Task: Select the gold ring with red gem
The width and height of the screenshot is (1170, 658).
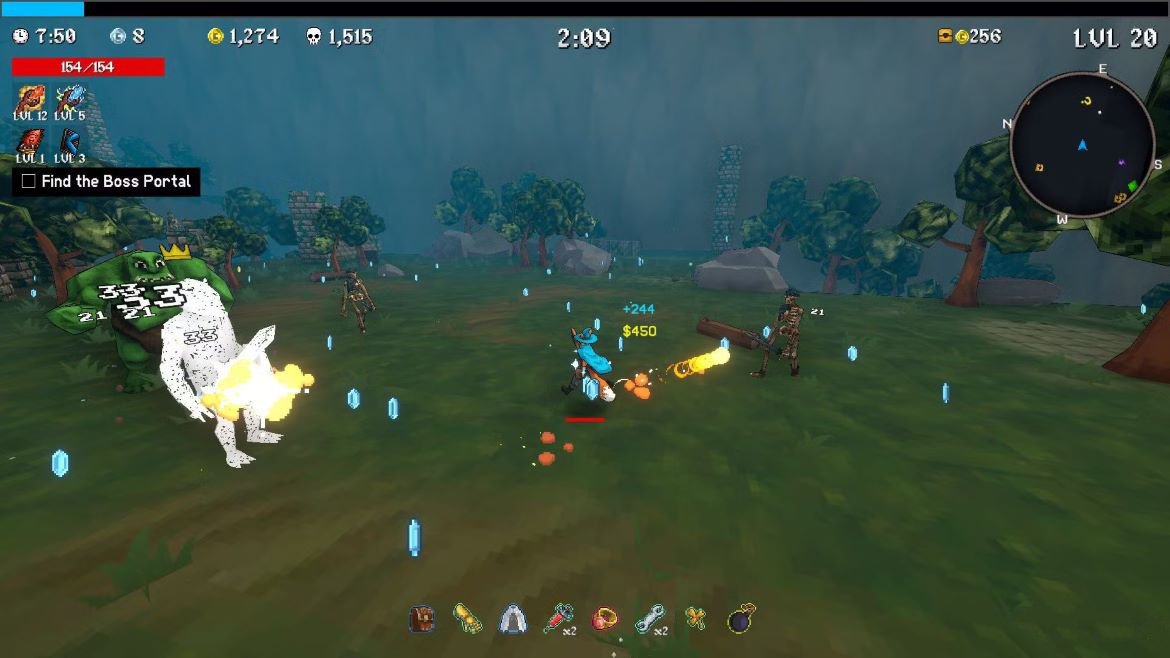Action: (x=604, y=619)
